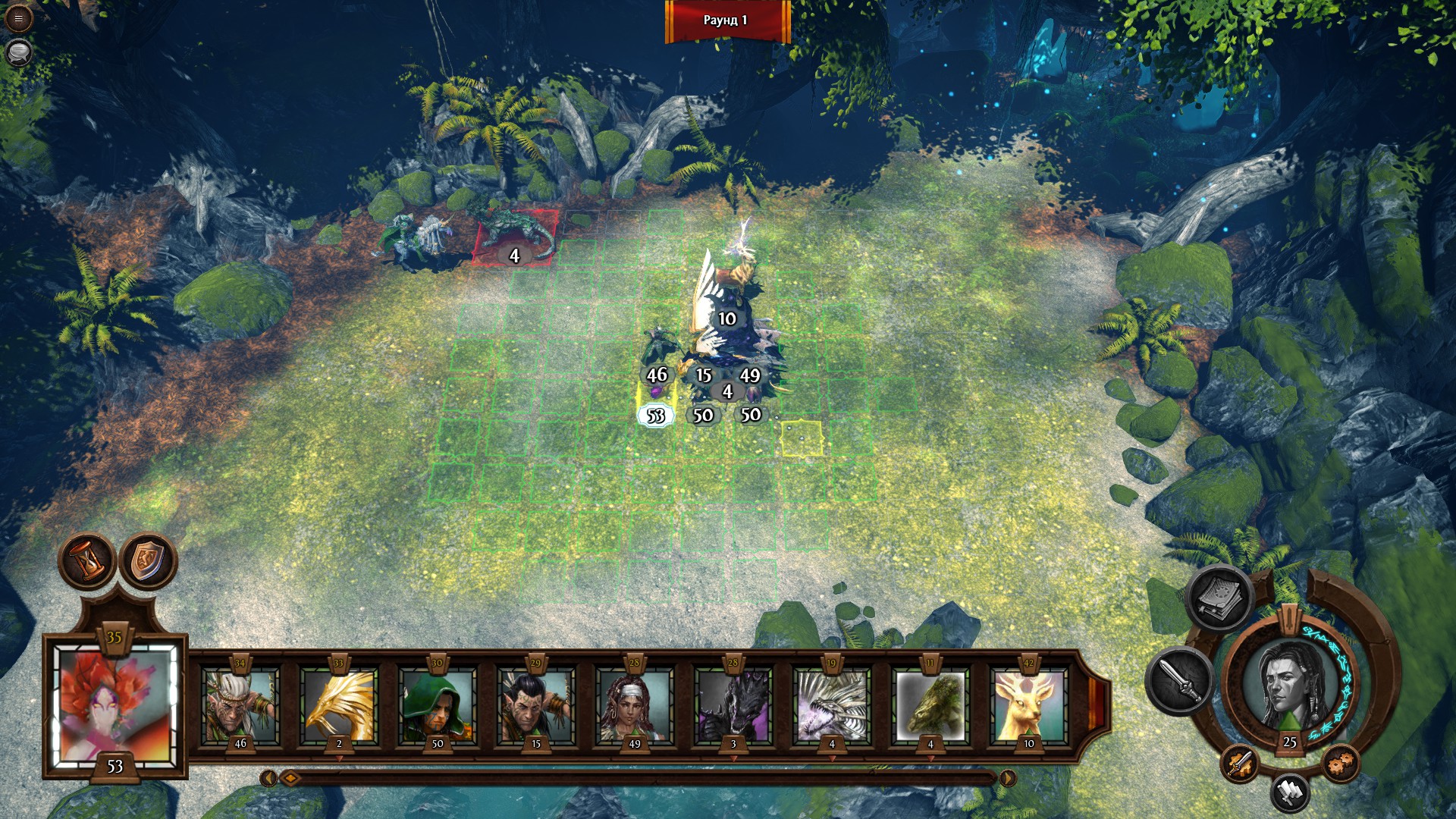Open the orange gears combat settings
The image size is (1456, 819).
click(1340, 764)
